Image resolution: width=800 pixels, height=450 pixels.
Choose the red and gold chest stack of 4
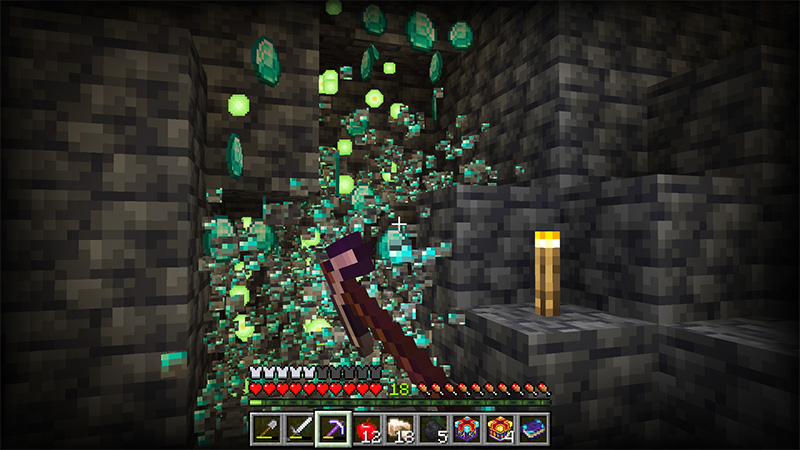click(x=500, y=430)
